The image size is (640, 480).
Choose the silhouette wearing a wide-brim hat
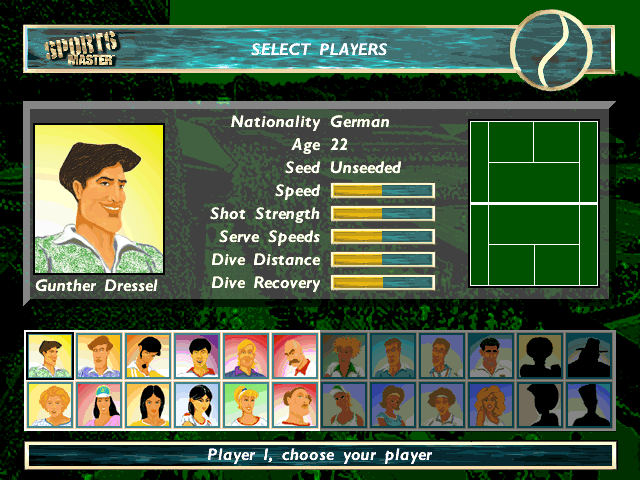point(589,356)
